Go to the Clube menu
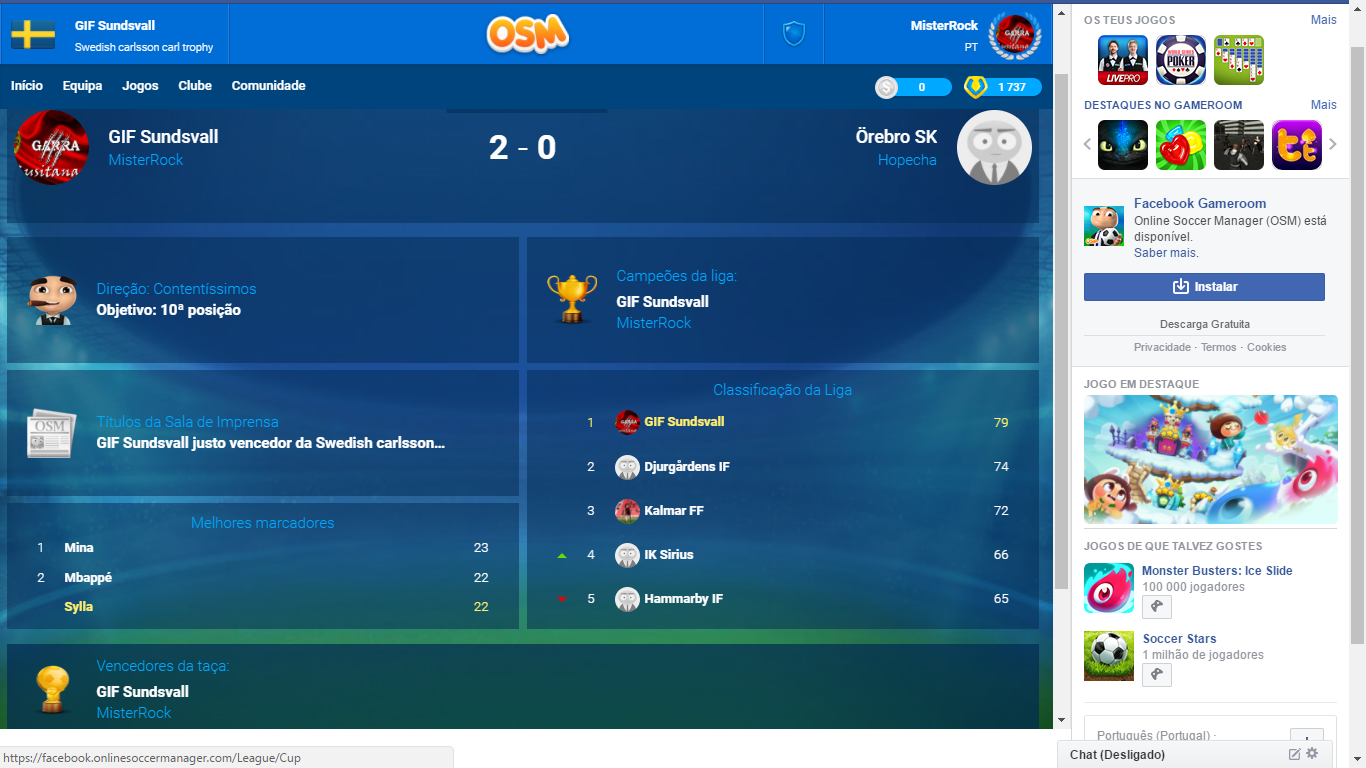The height and width of the screenshot is (768, 1366). (195, 86)
